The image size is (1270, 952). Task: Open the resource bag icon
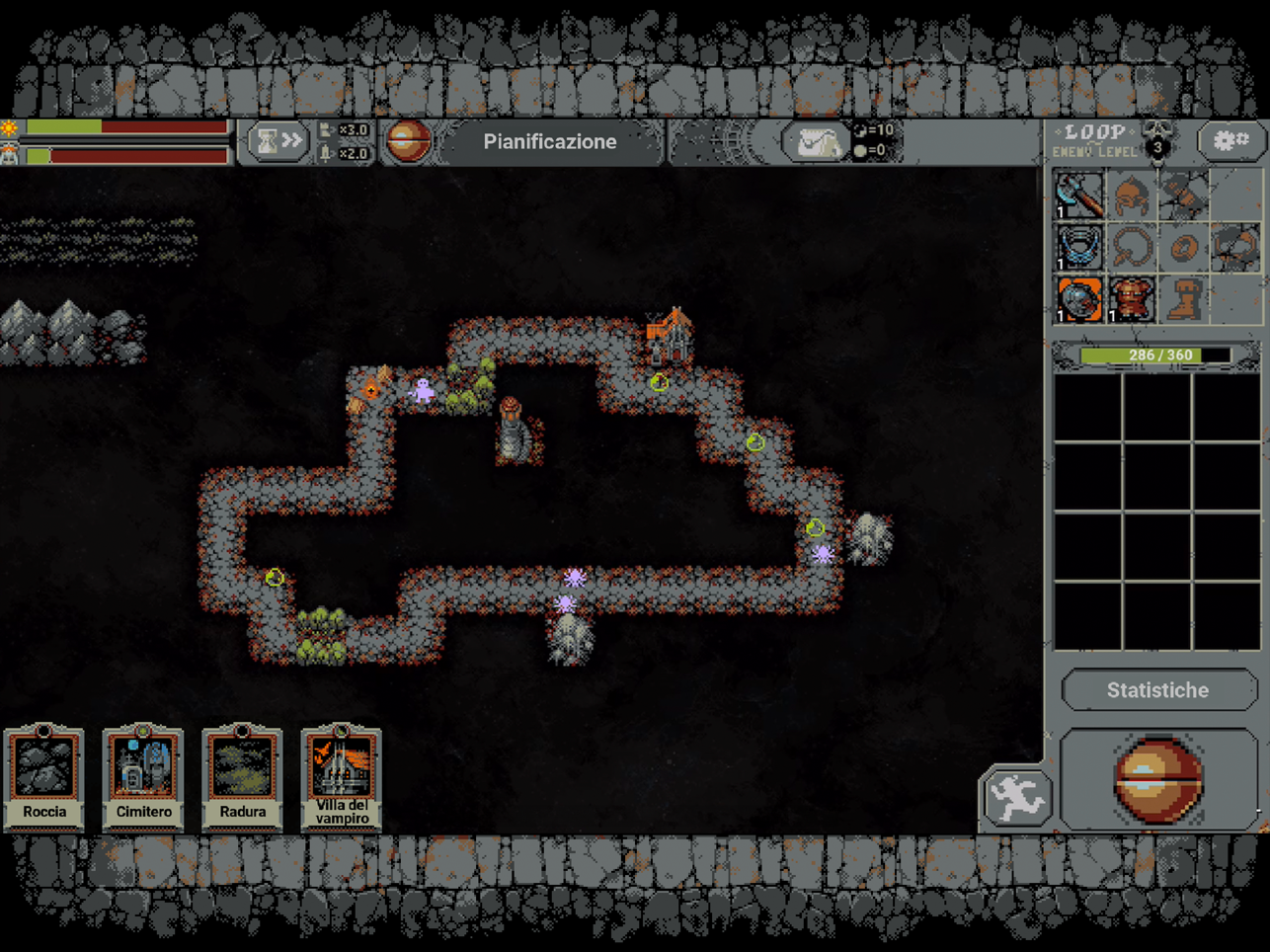click(816, 142)
